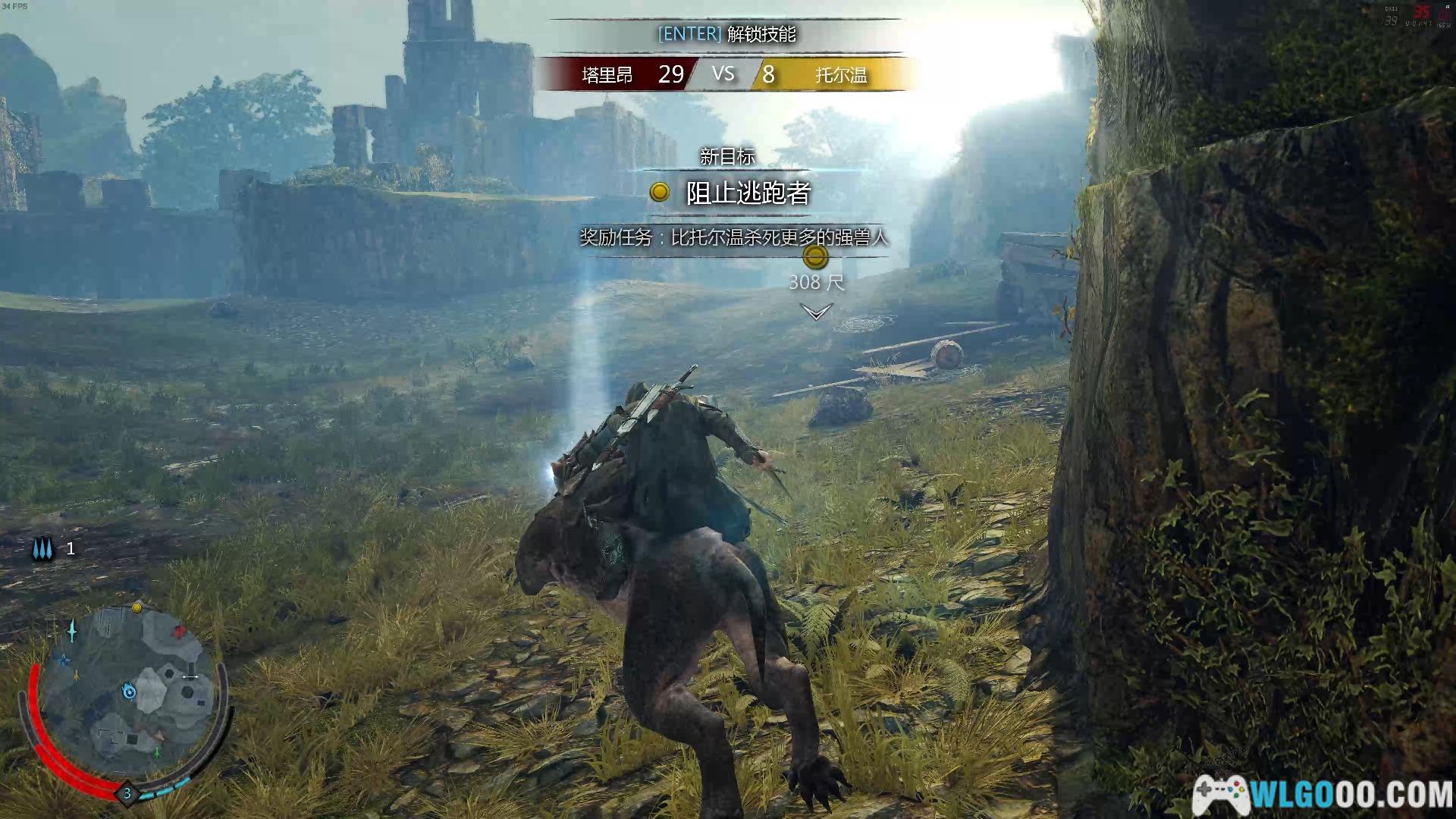Select the blue elf-shot arrows icon
Screen dimensions: 1456x819
click(x=42, y=548)
